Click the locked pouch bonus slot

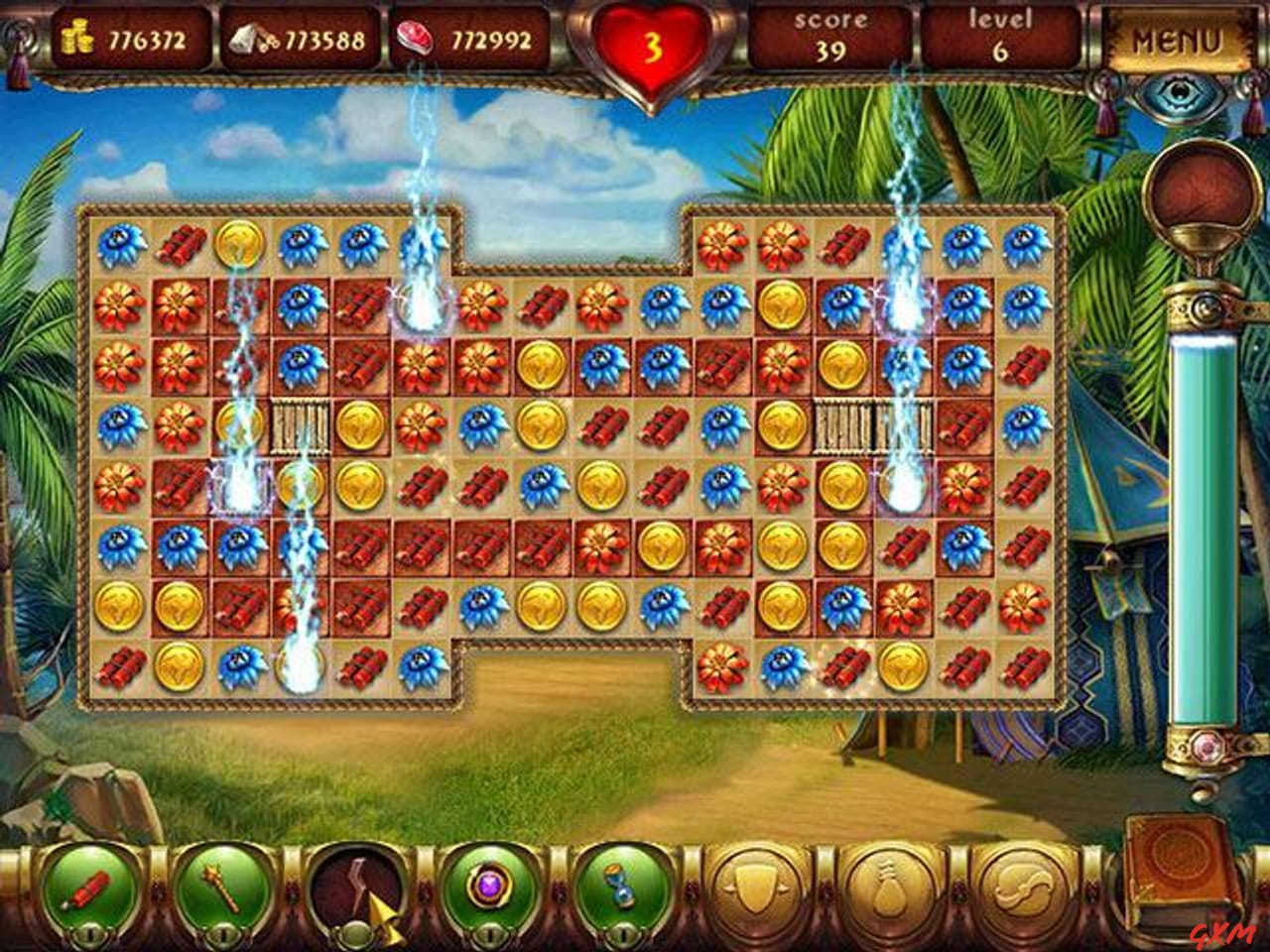point(891,883)
